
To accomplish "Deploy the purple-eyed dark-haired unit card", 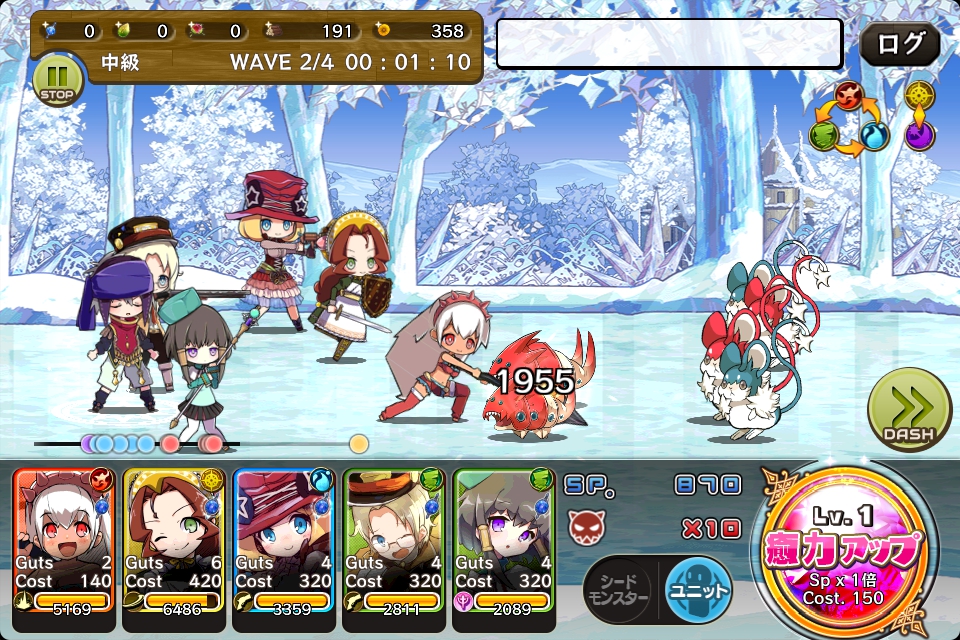I will tap(504, 540).
